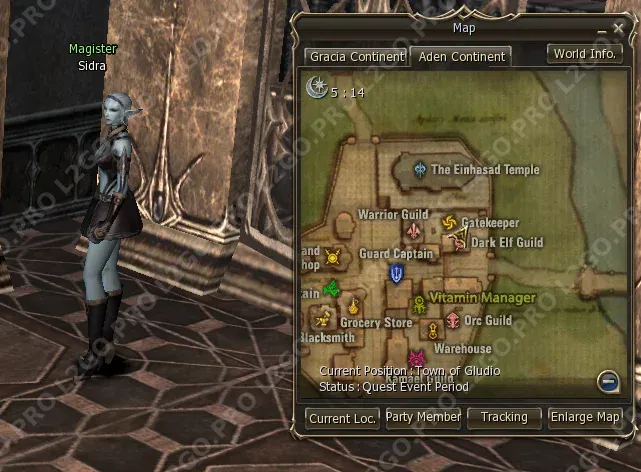This screenshot has width=641, height=472.
Task: Switch to the Gracia Continent tab
Action: click(x=356, y=57)
